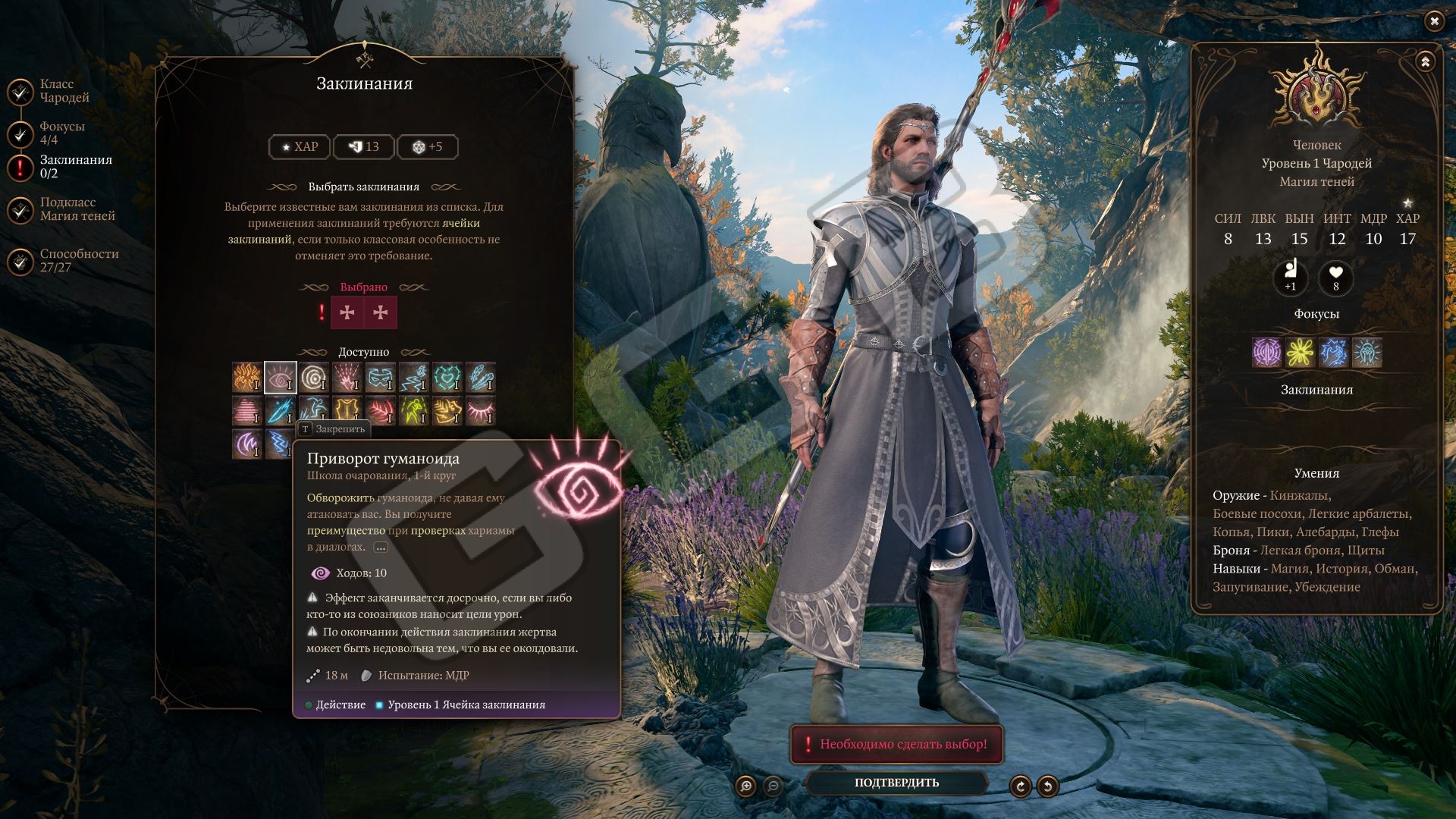Image resolution: width=1456 pixels, height=819 pixels.
Task: Choose the pink closed eyelashes Sleep spell
Action: 481,410
